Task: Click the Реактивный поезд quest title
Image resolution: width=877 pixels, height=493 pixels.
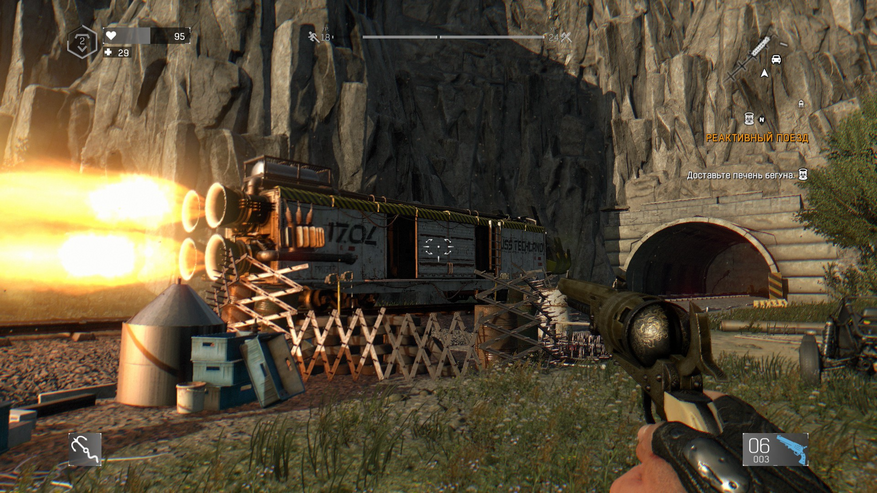Action: [756, 138]
